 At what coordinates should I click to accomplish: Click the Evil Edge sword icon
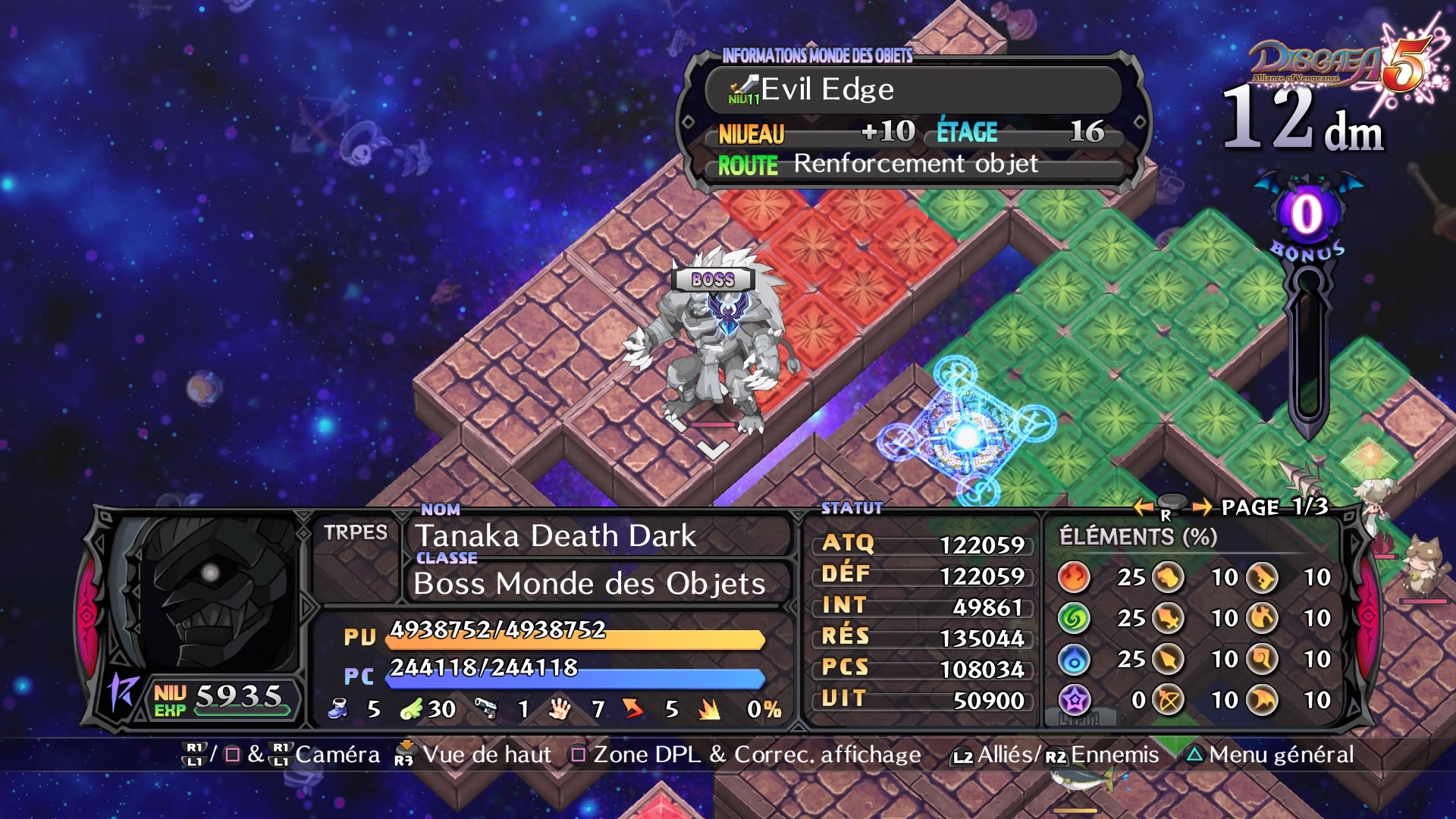744,89
